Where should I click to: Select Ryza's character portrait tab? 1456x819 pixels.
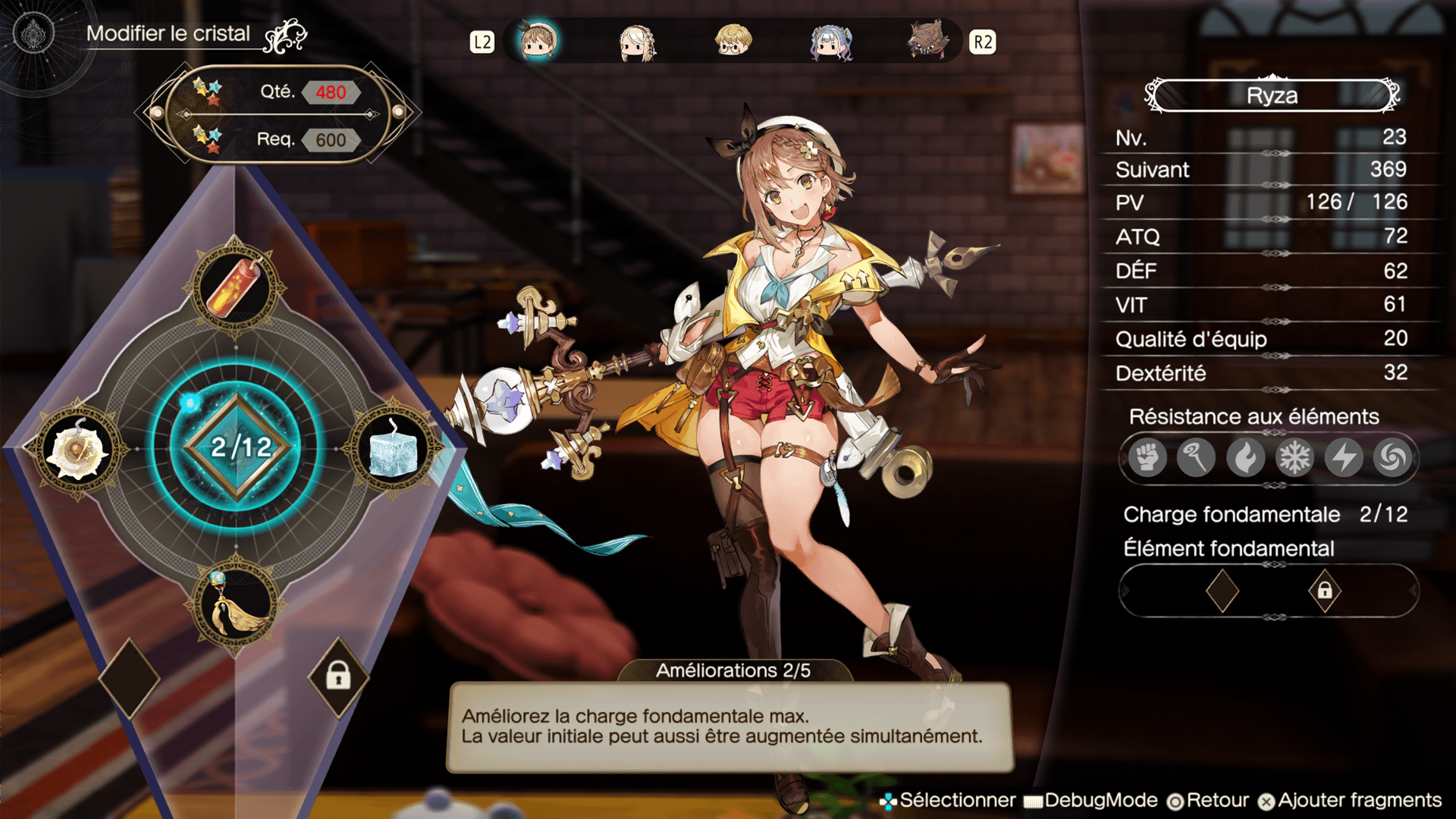pos(538,41)
